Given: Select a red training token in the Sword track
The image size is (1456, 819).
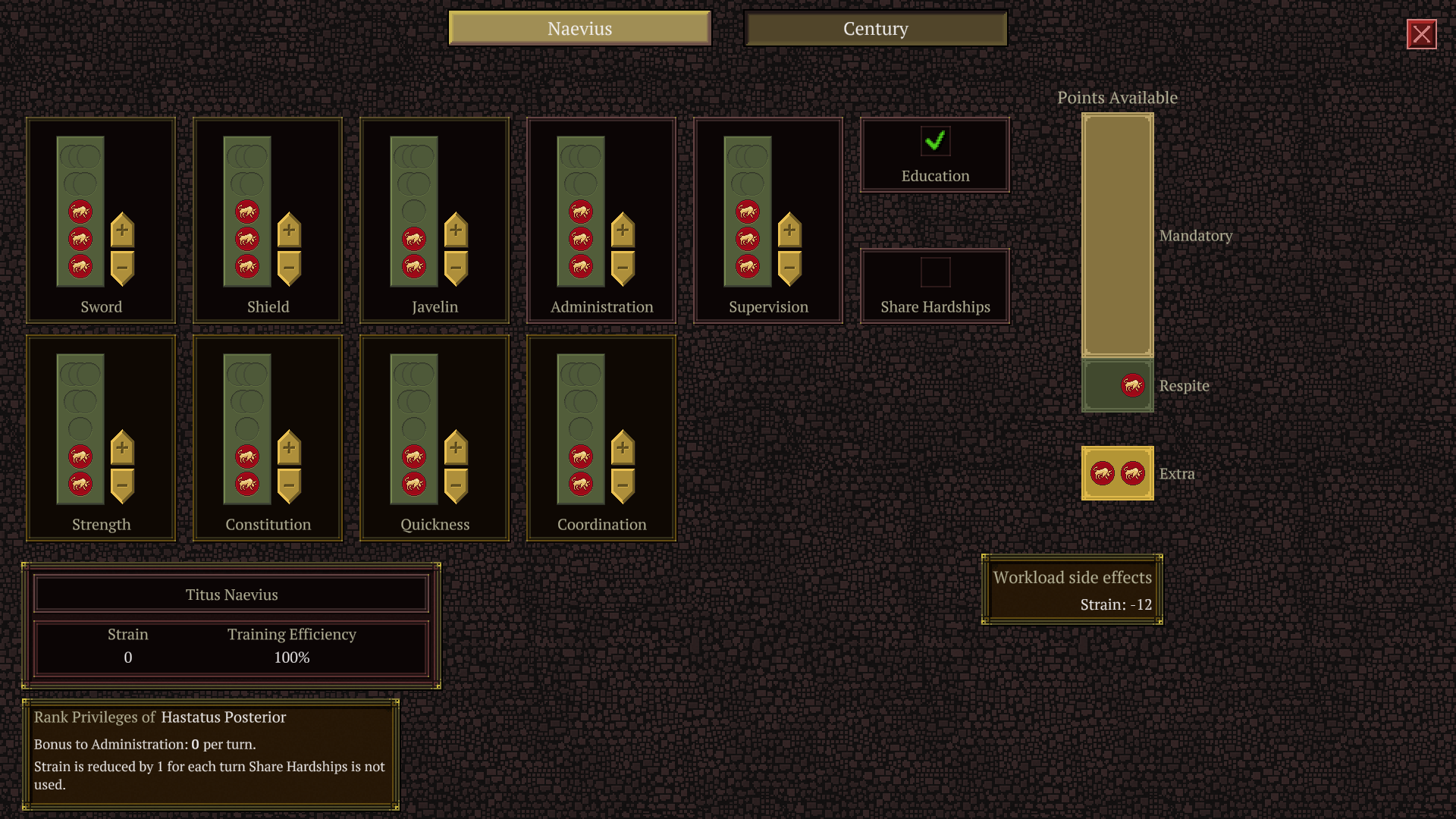Looking at the screenshot, I should pos(79,239).
